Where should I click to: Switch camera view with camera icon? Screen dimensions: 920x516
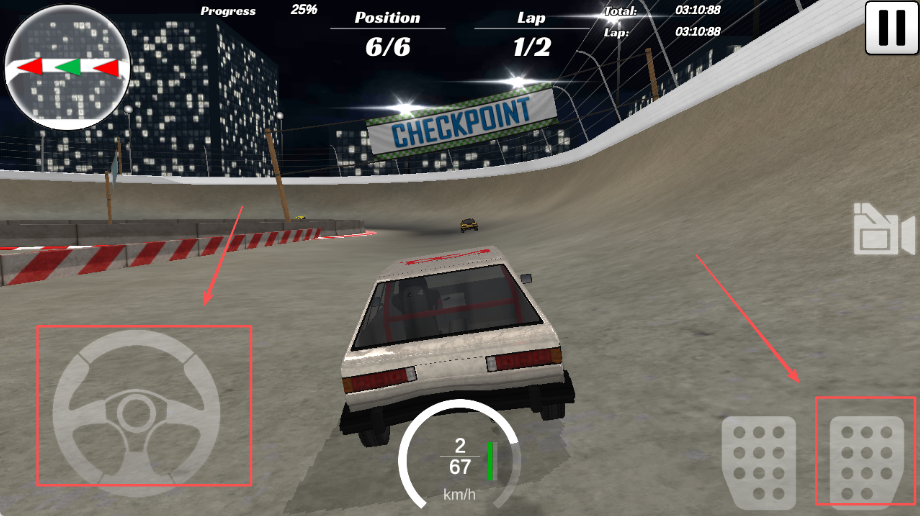pos(883,231)
